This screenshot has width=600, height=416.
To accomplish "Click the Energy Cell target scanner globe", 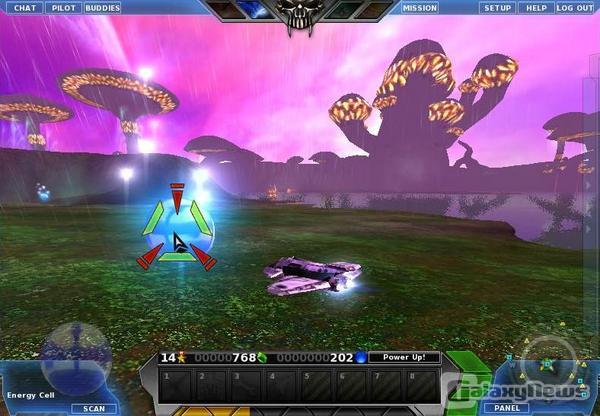I will (x=75, y=354).
